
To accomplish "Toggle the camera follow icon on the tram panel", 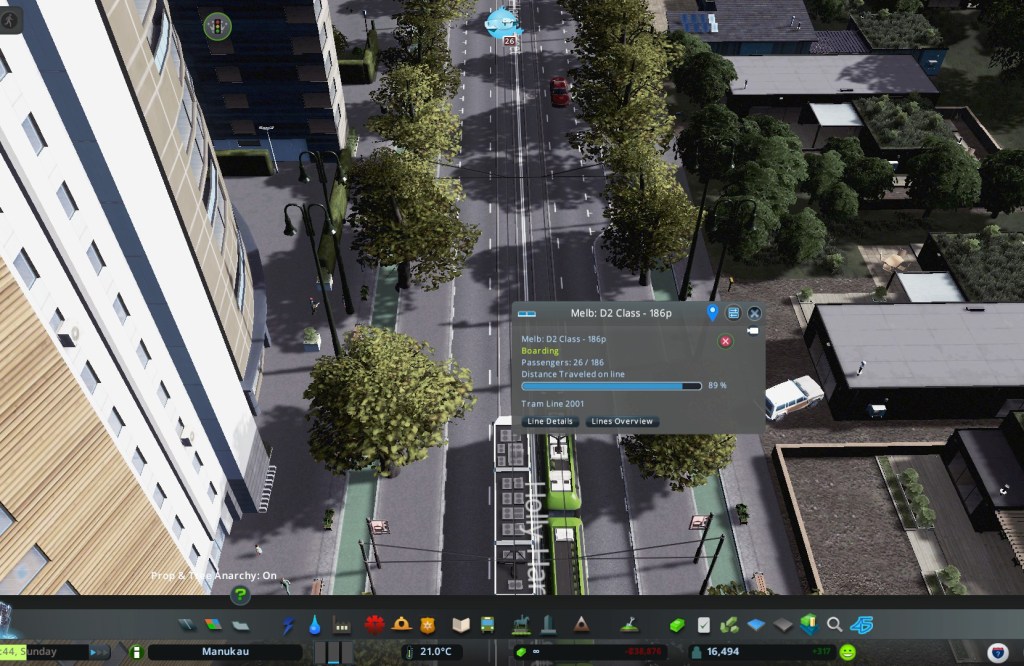I will click(x=753, y=330).
